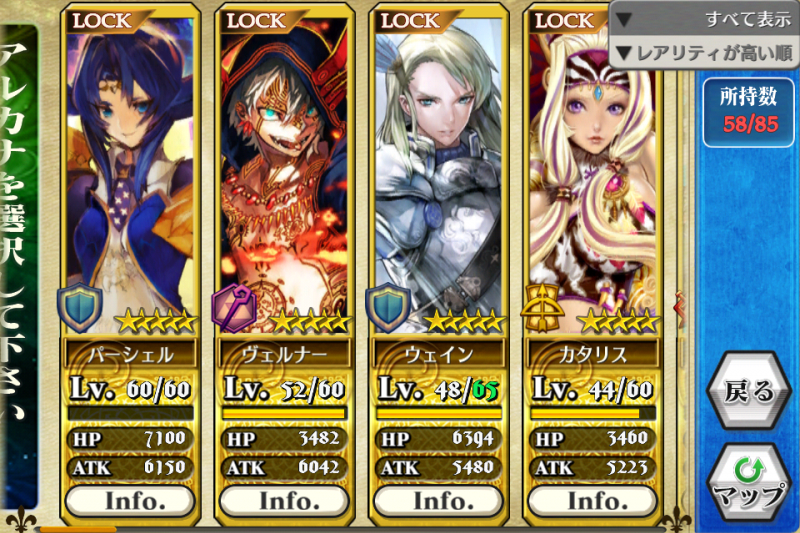
Task: Open the レアリティが高い順 sort dropdown
Action: tap(704, 52)
